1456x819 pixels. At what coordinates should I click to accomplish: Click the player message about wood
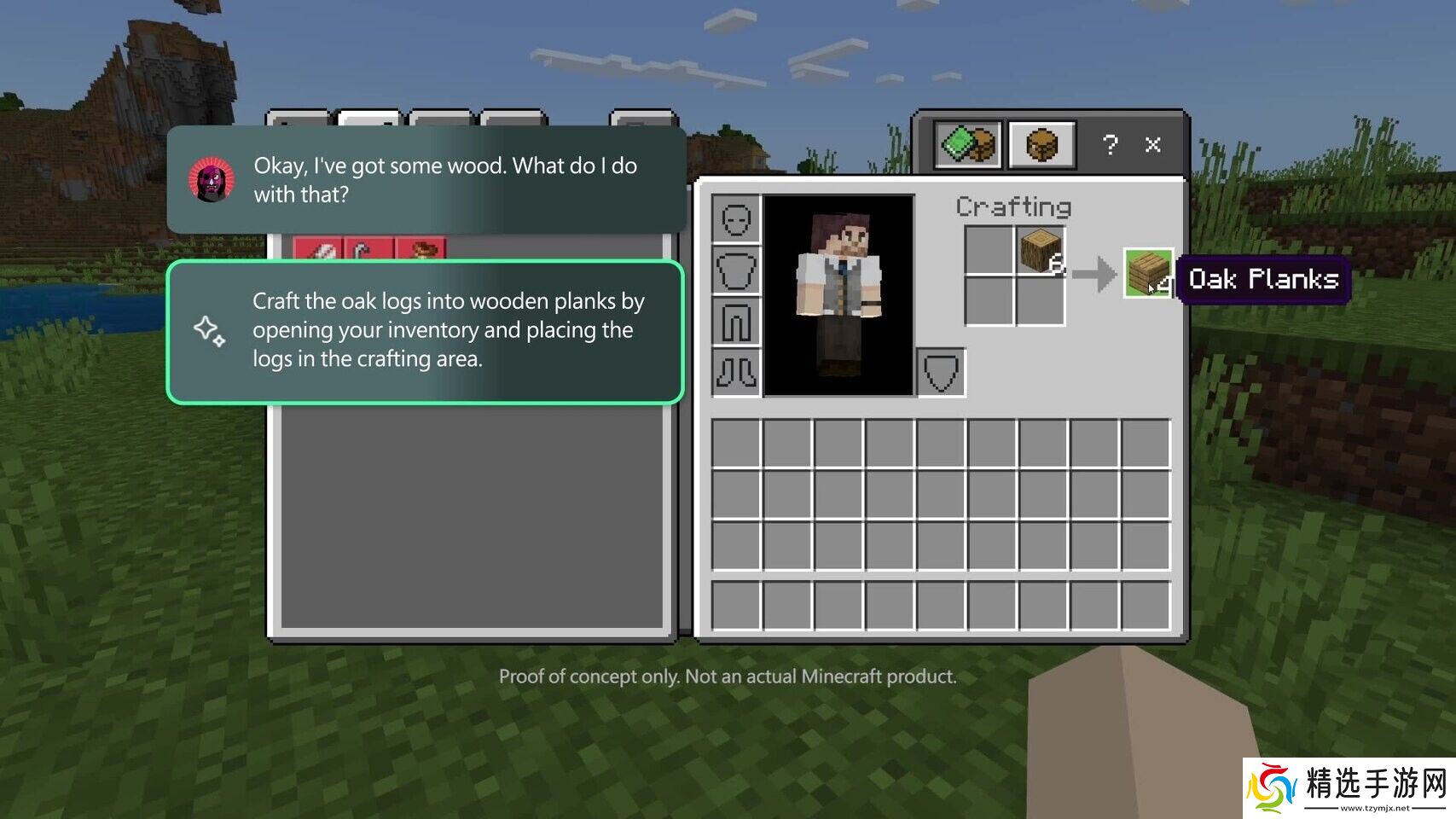tap(426, 180)
